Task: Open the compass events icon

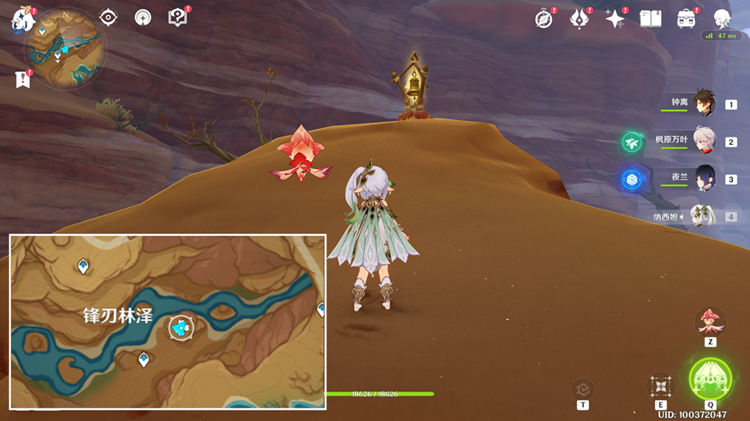Action: tap(544, 18)
